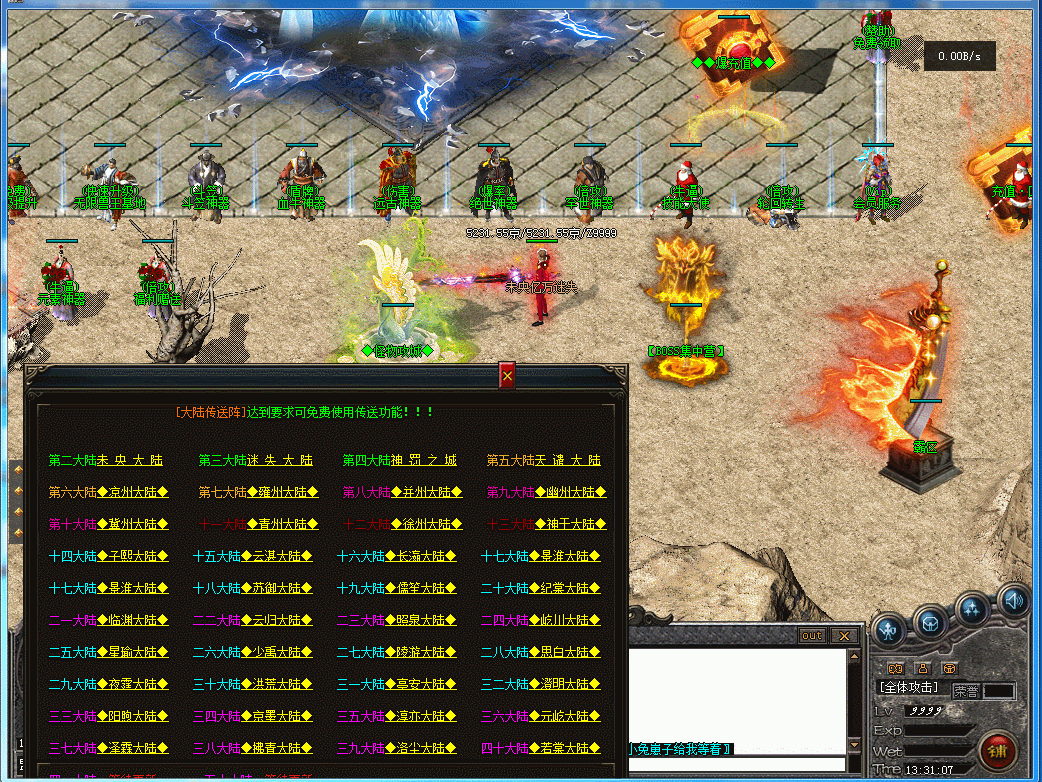The image size is (1042, 782).
Task: Toggle the sound speaker icon
Action: point(1014,600)
